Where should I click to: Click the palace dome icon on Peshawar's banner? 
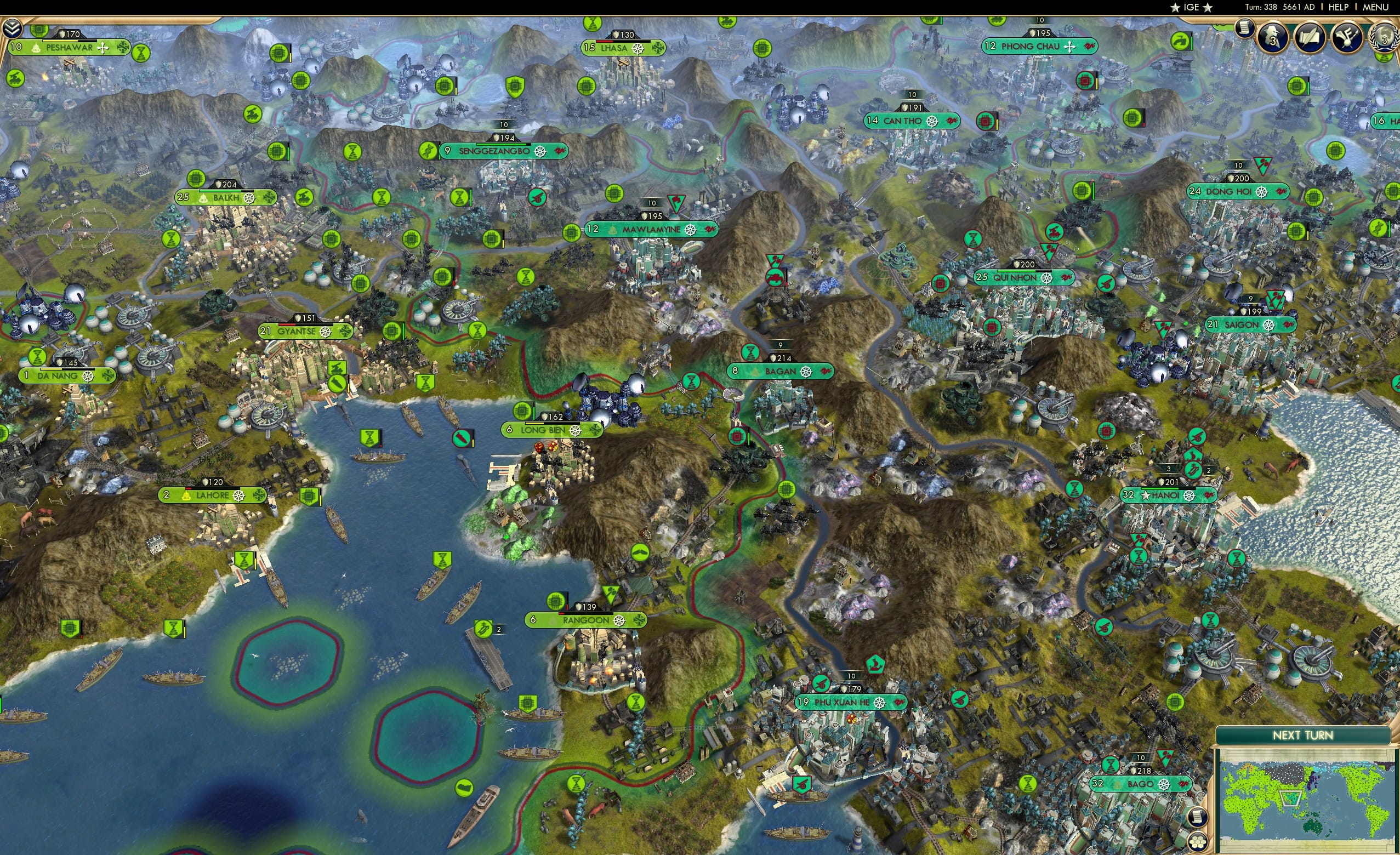36,49
